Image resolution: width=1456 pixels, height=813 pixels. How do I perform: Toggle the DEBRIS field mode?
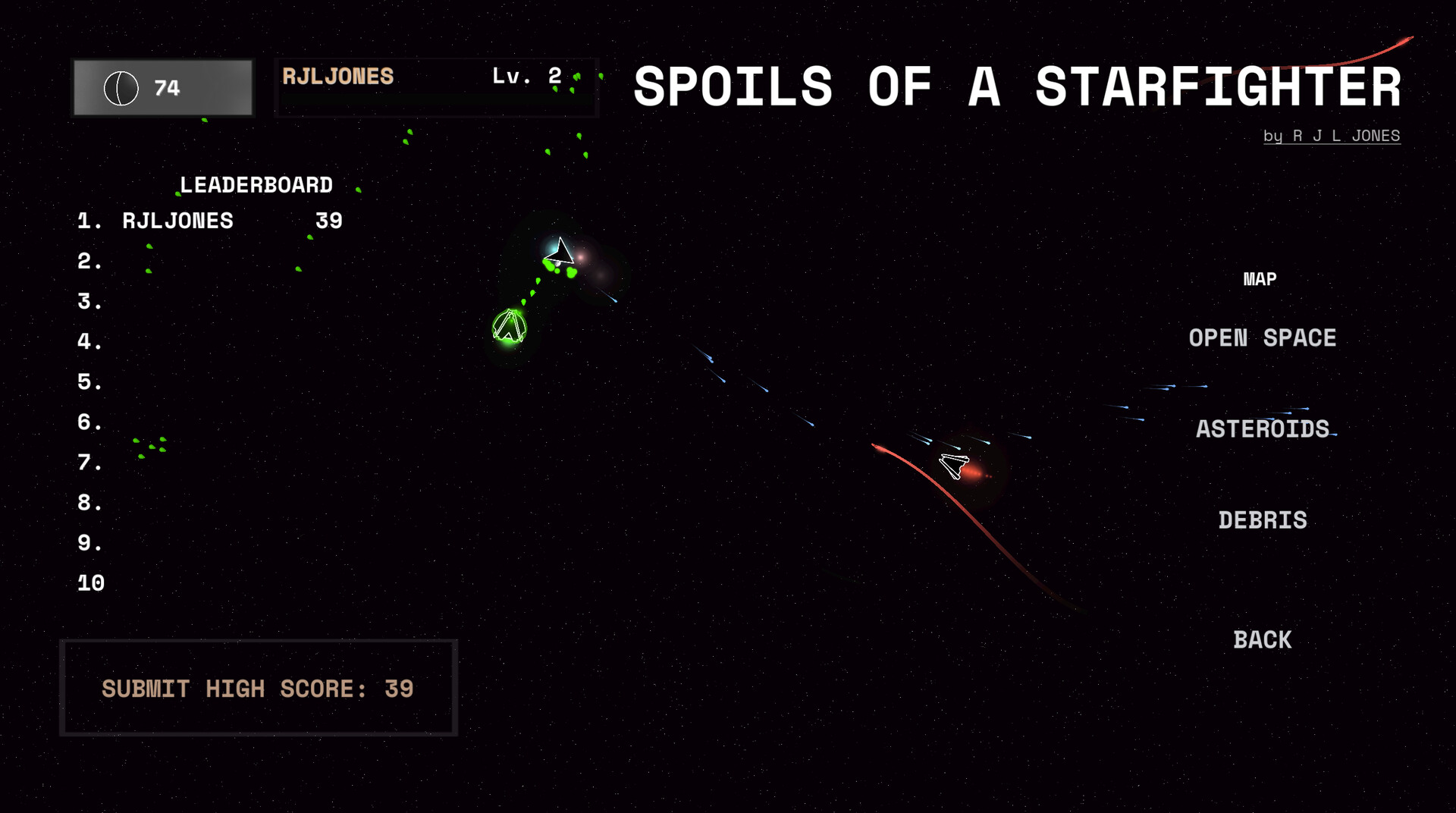pyautogui.click(x=1263, y=520)
